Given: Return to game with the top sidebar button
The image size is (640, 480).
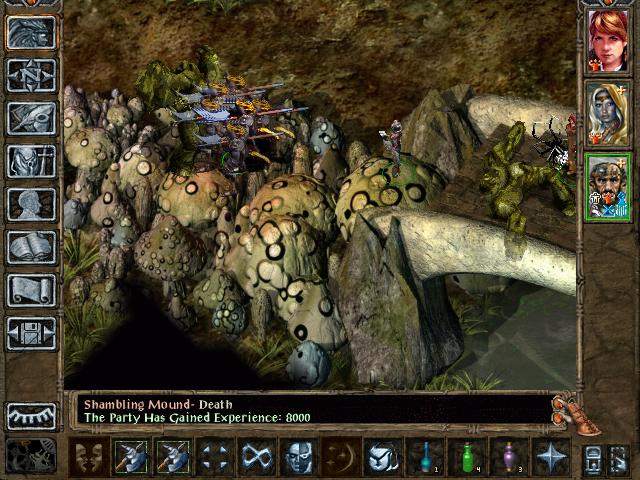Looking at the screenshot, I should [x=32, y=33].
